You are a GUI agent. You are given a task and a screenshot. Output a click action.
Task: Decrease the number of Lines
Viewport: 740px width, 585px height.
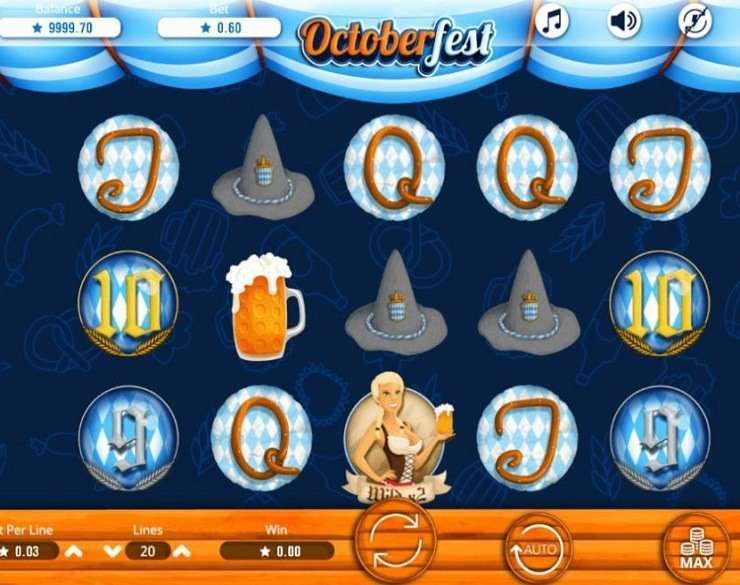tap(113, 551)
